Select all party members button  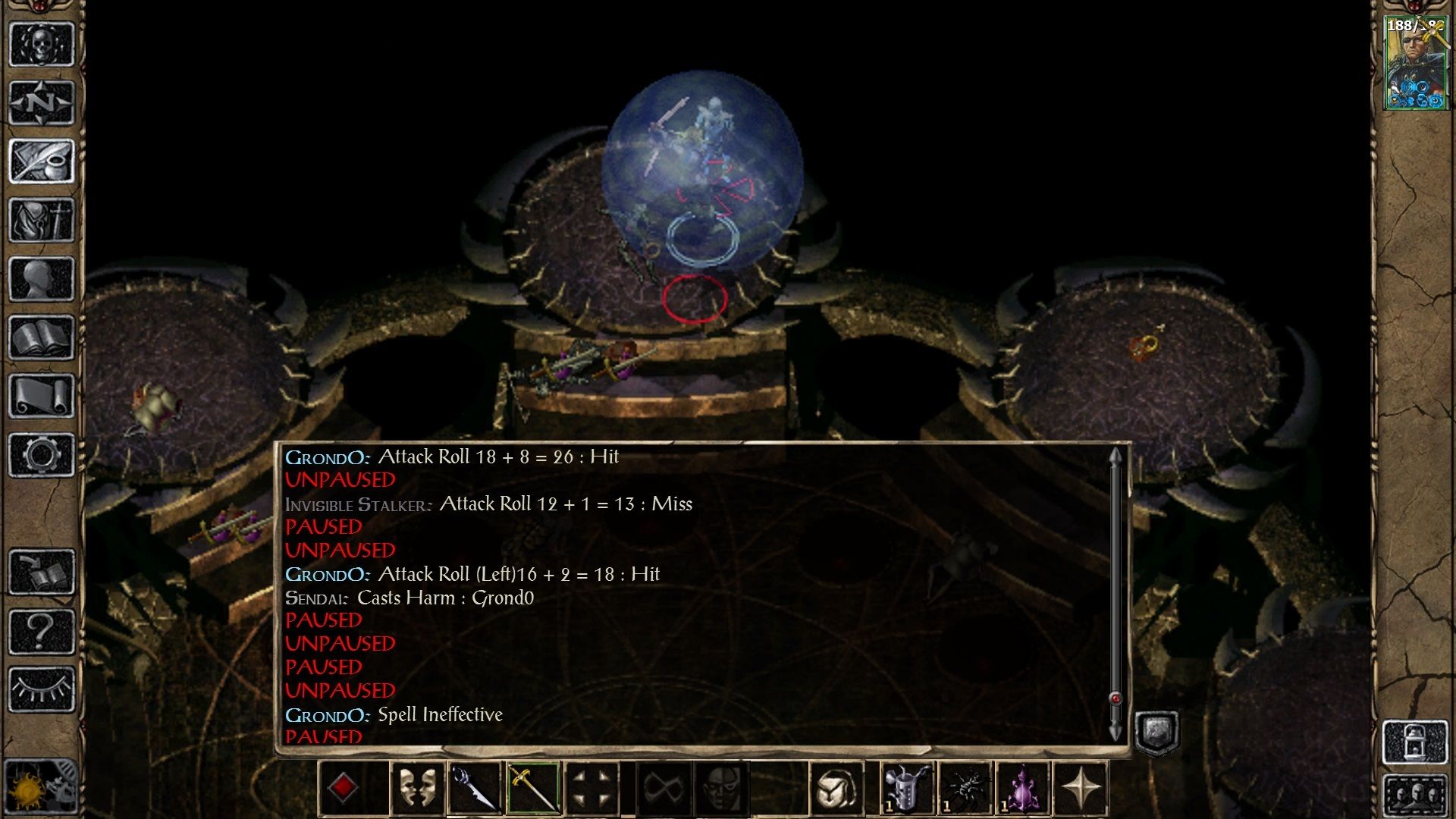click(1414, 795)
